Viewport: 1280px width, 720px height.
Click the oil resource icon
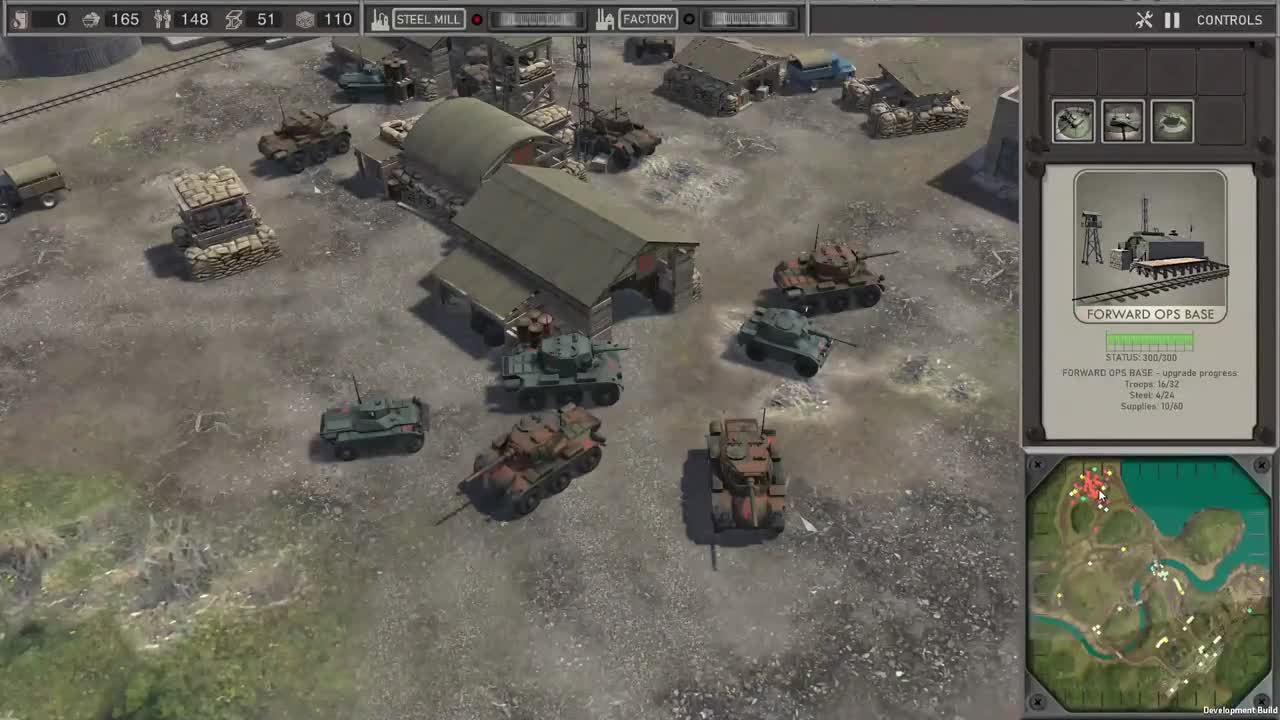18,18
